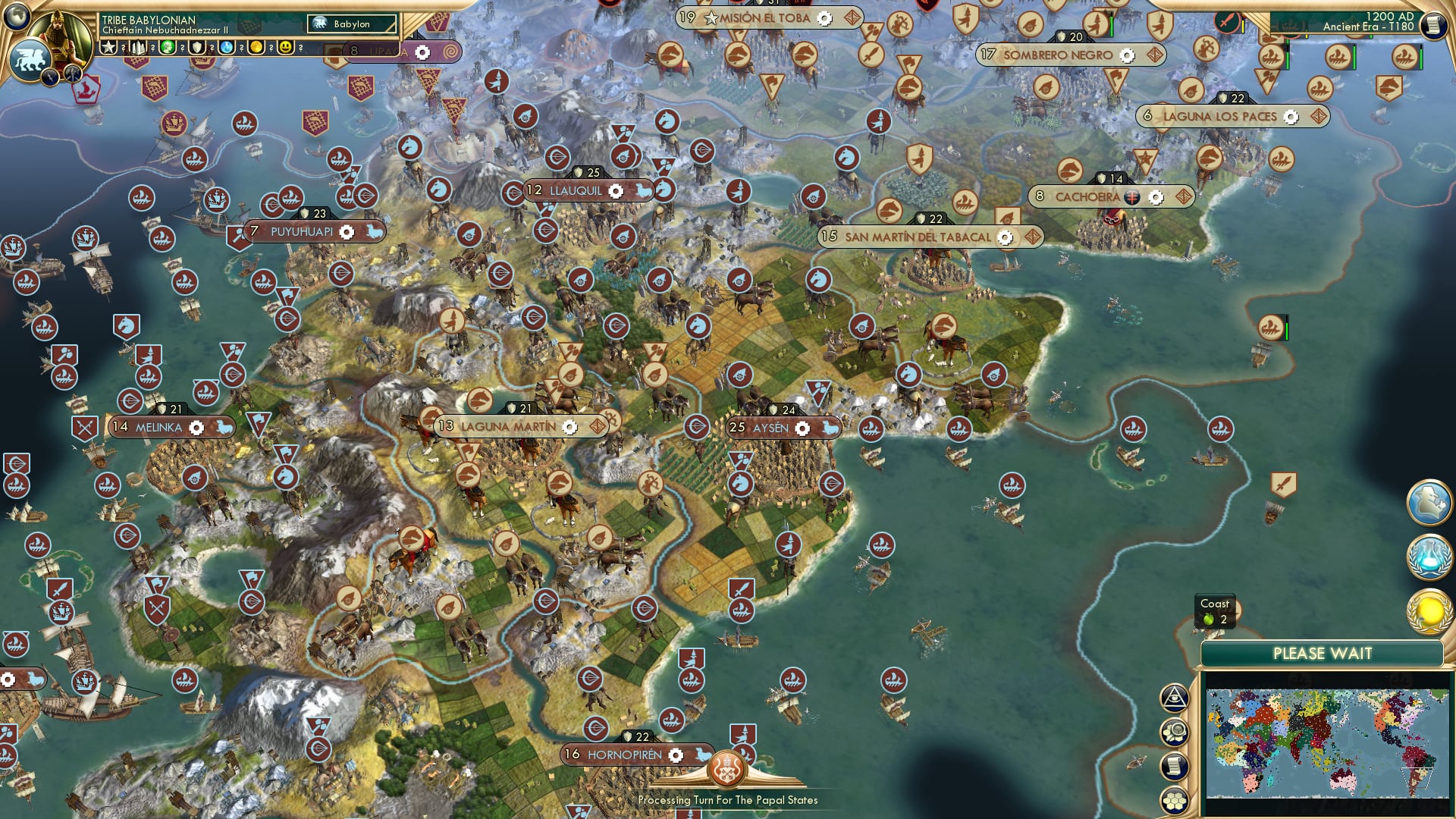Open the gold overview coin icon
Image resolution: width=1456 pixels, height=819 pixels.
click(1429, 611)
